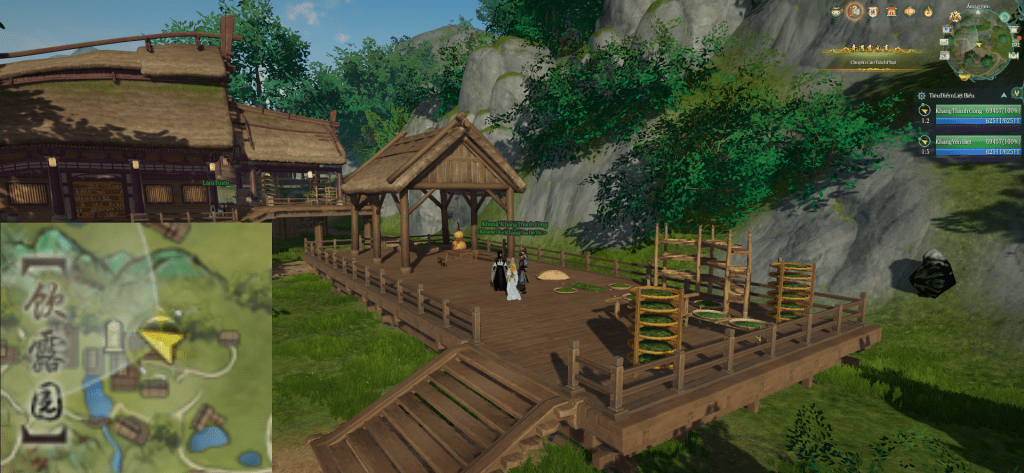Open the red gate shop icon
The image size is (1024, 473).
tap(892, 11)
